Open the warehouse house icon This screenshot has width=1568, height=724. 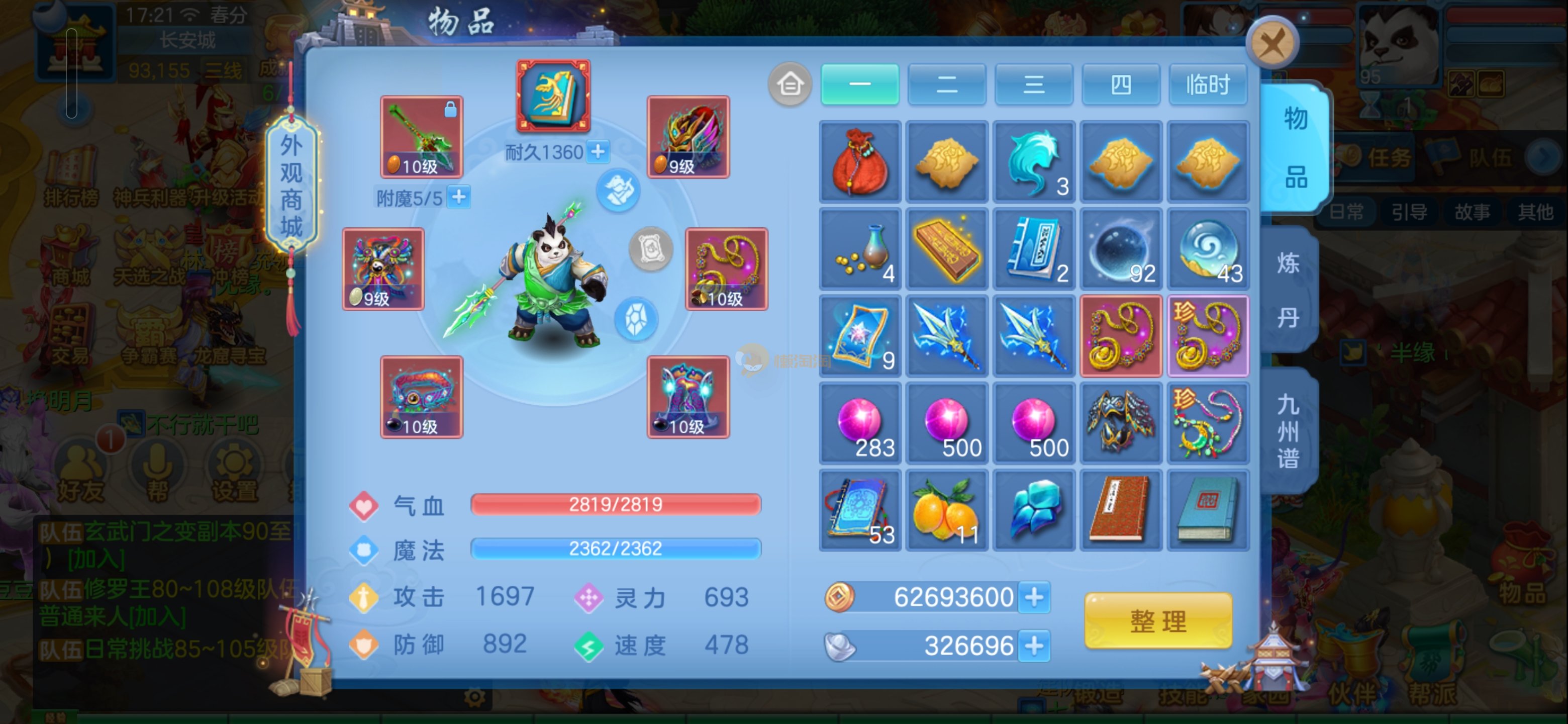(x=790, y=84)
